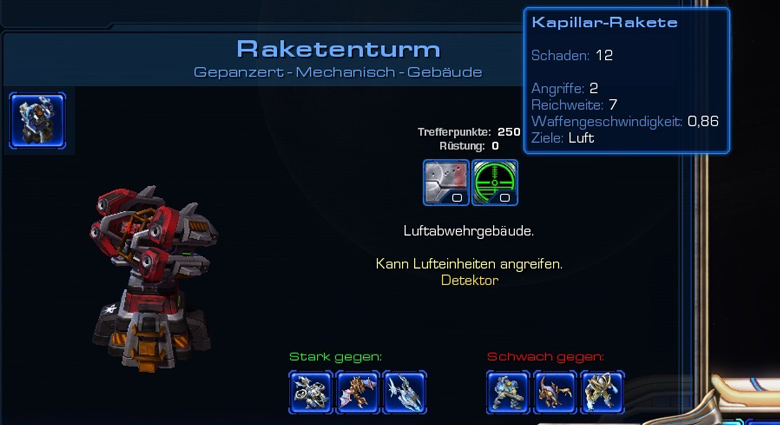The width and height of the screenshot is (780, 425).
Task: Choose the Zergling icon under Schwach gegen
Action: pyautogui.click(x=555, y=392)
